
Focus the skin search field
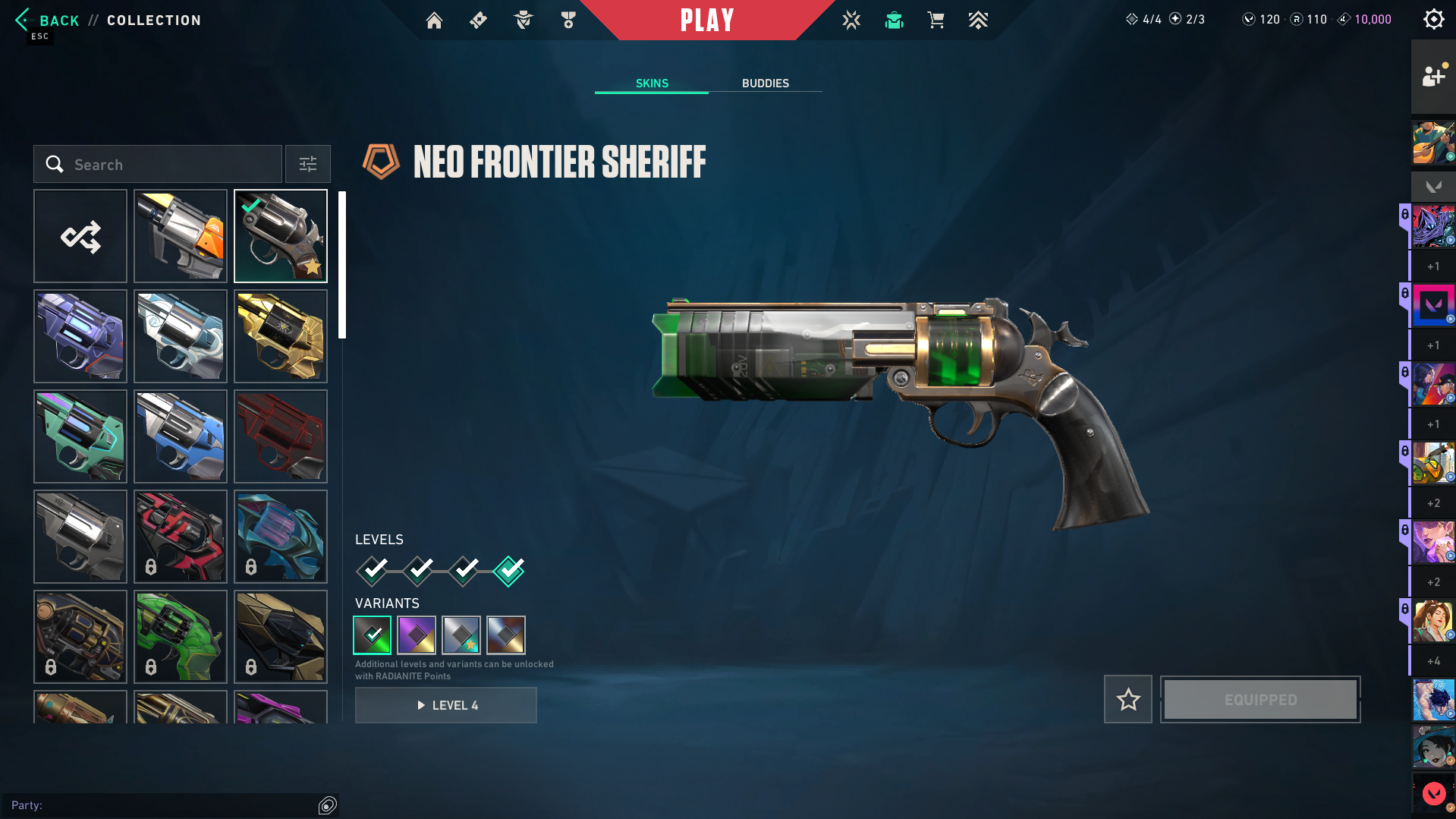coord(158,165)
